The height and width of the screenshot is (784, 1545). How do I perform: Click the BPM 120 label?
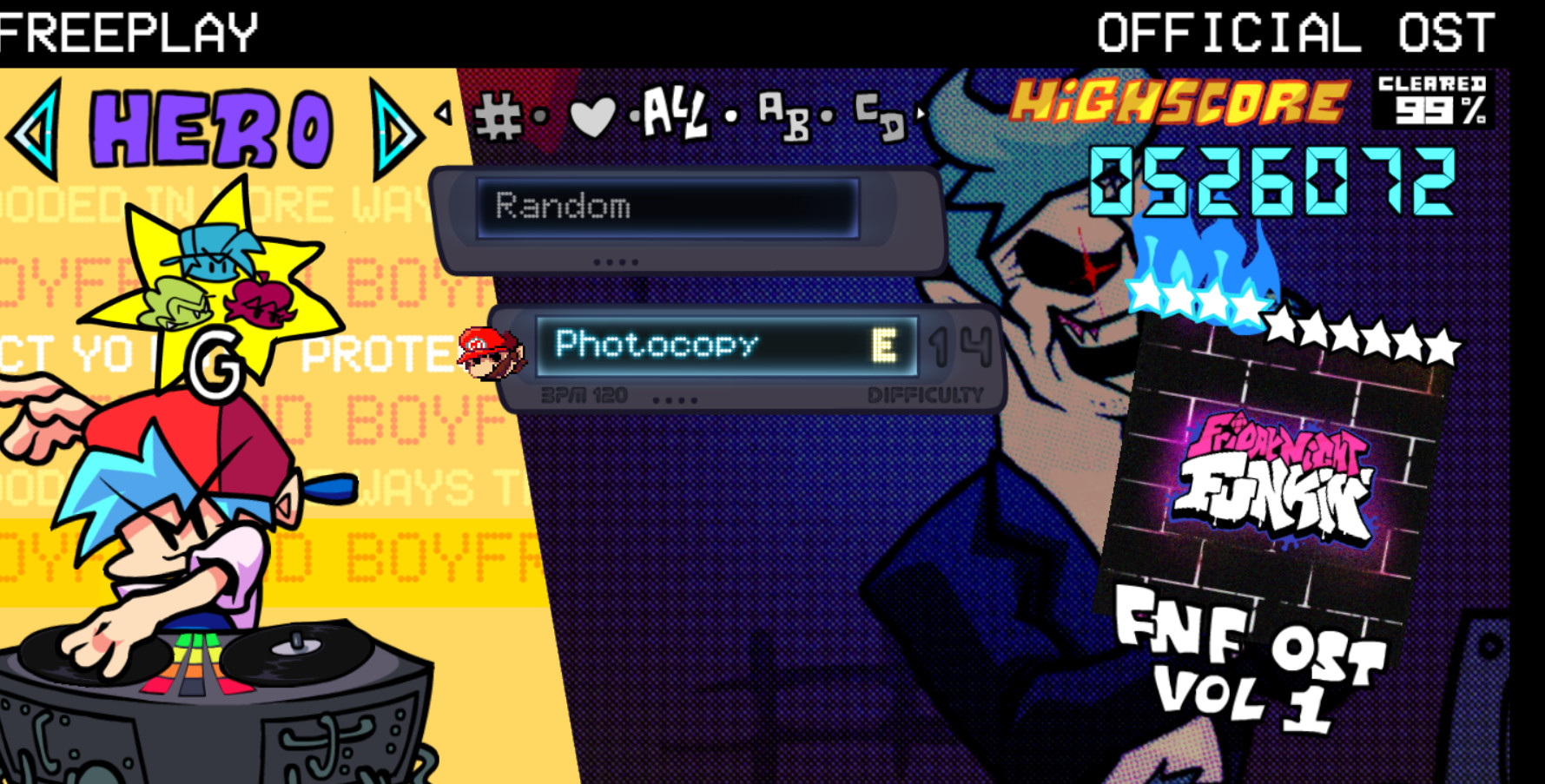(582, 392)
